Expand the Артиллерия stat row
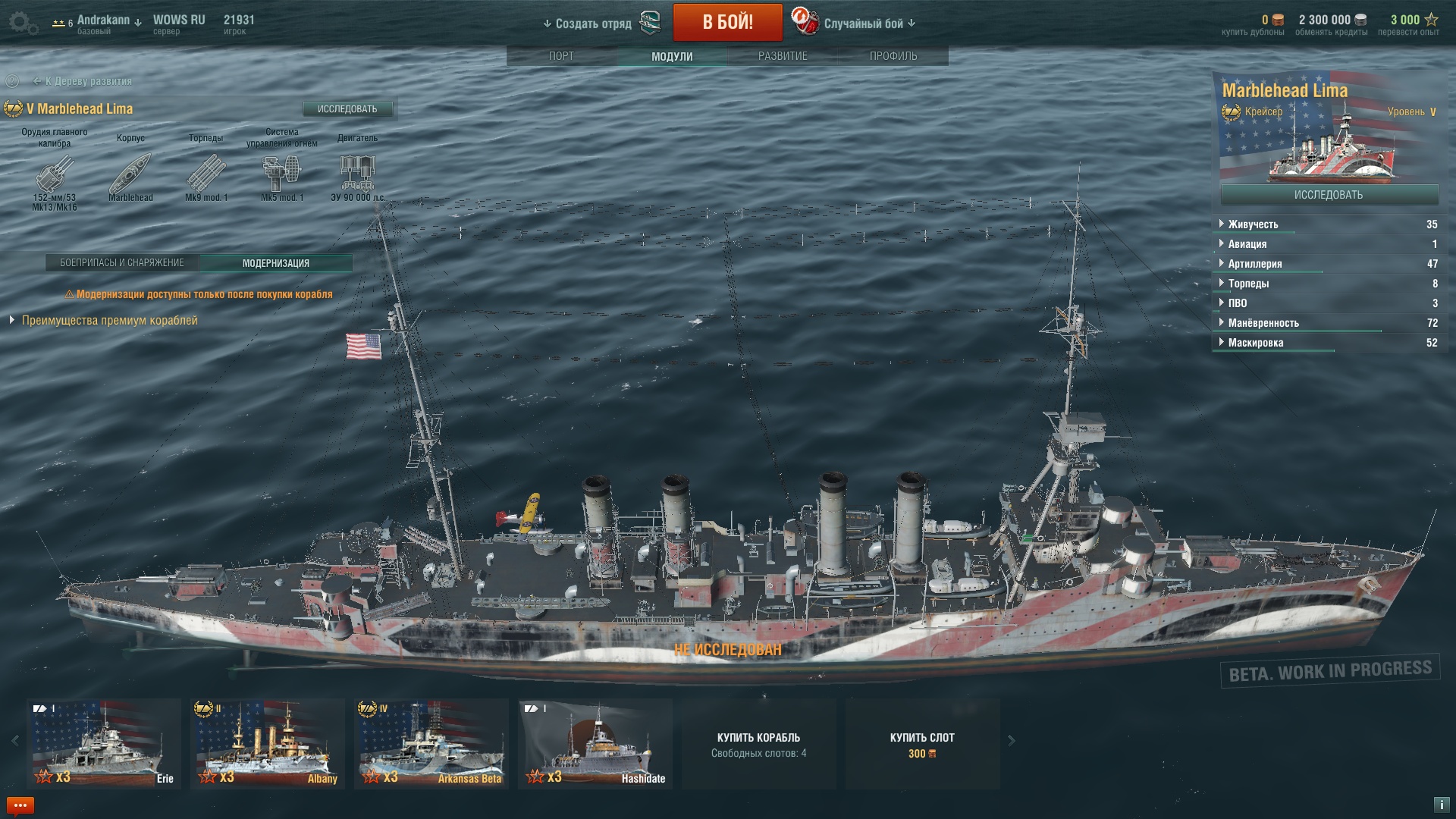 click(x=1255, y=264)
